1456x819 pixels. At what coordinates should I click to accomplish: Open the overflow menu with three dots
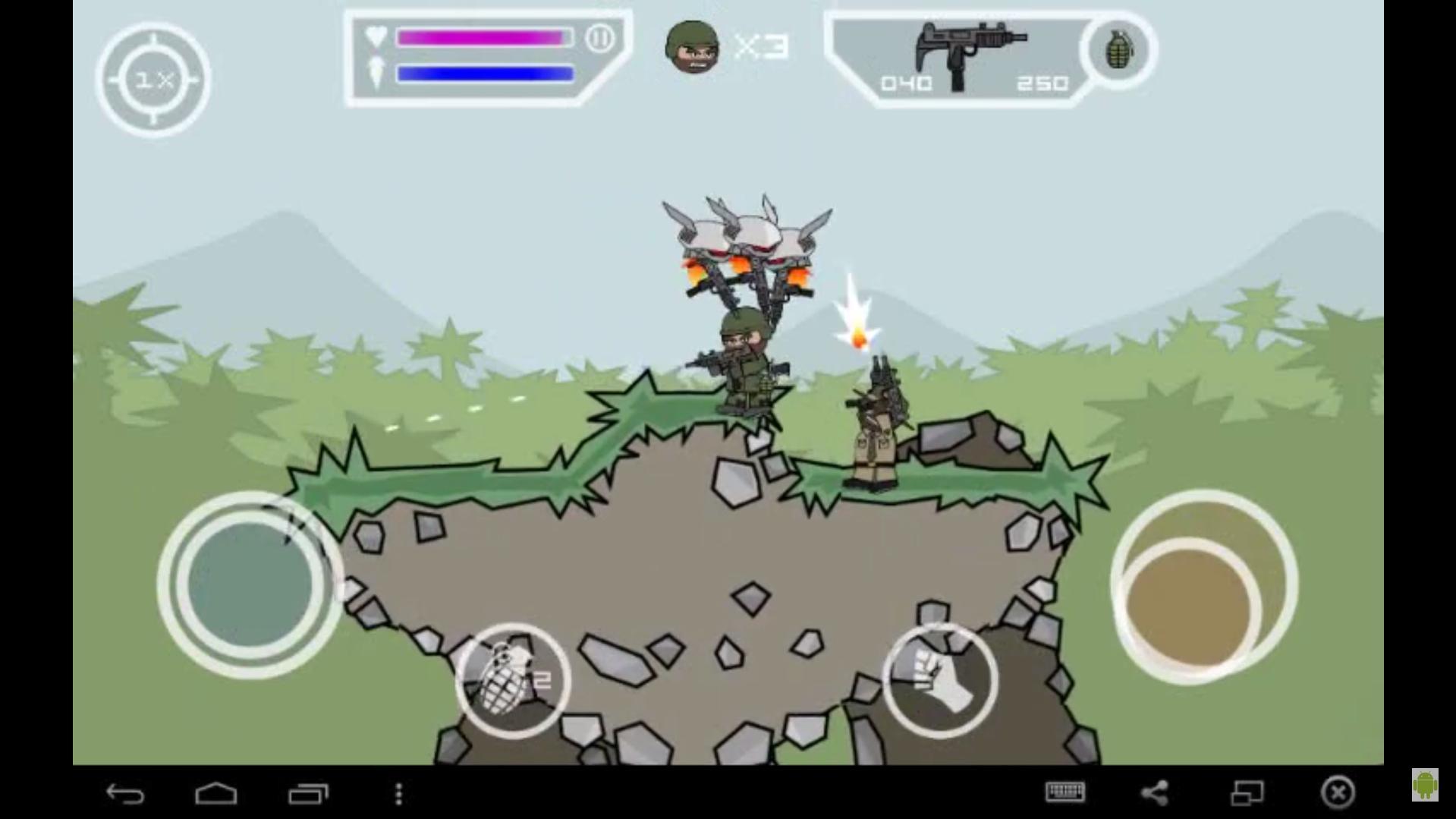click(398, 792)
